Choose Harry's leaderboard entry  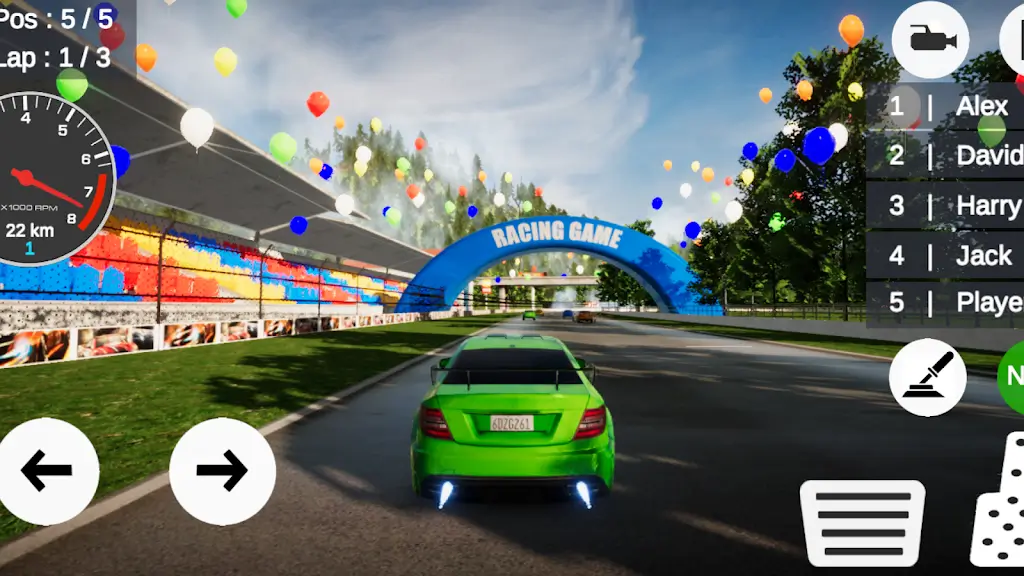tap(945, 205)
